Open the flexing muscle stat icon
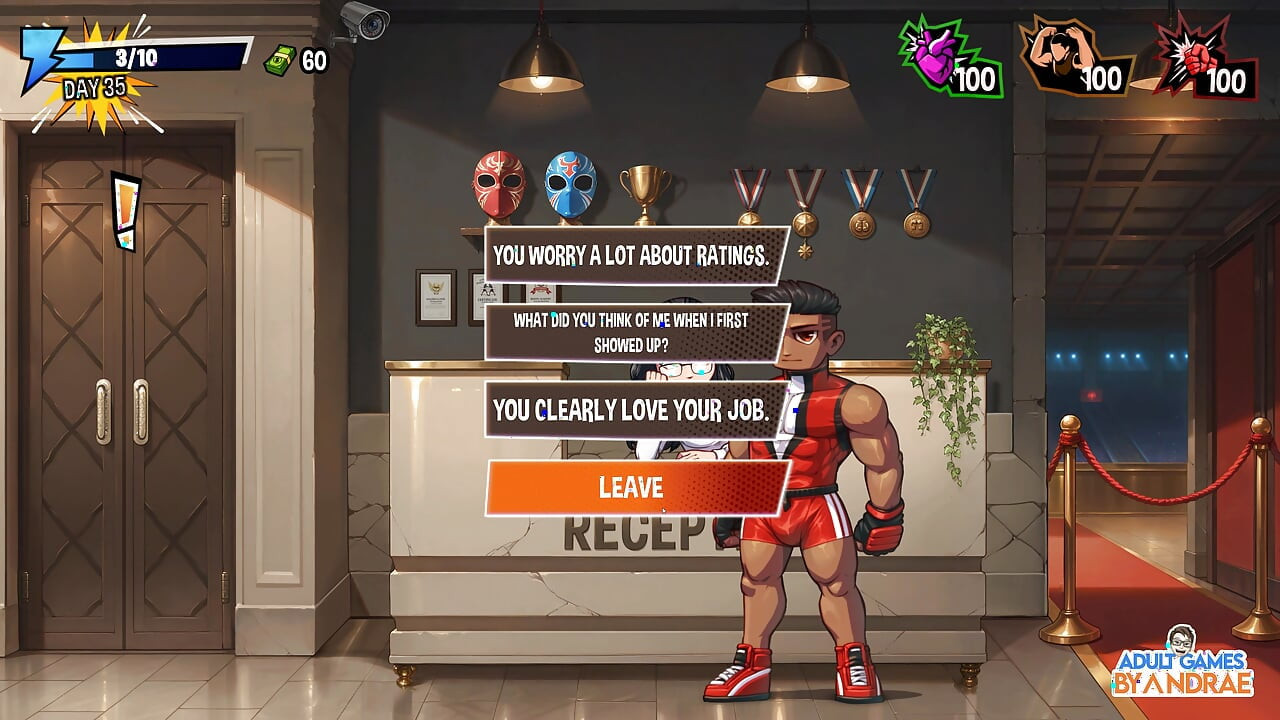The image size is (1280, 720). [1057, 58]
